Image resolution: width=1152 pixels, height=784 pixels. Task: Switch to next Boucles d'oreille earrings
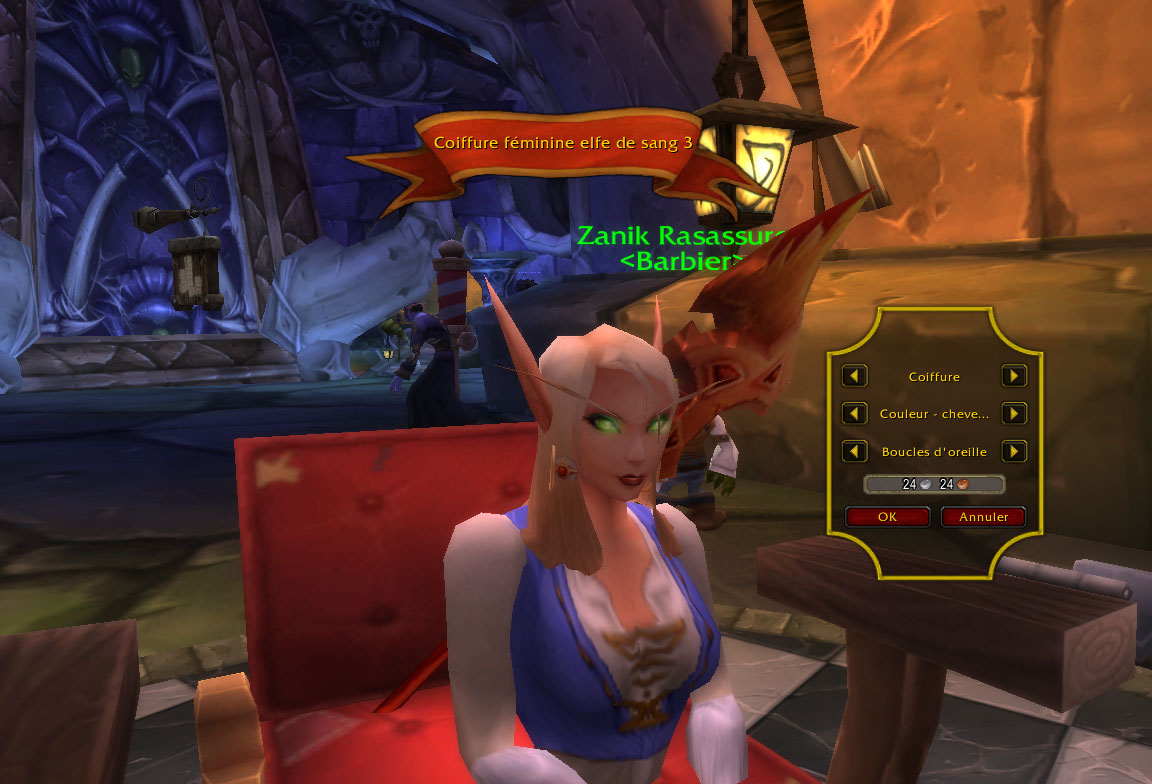[1014, 451]
